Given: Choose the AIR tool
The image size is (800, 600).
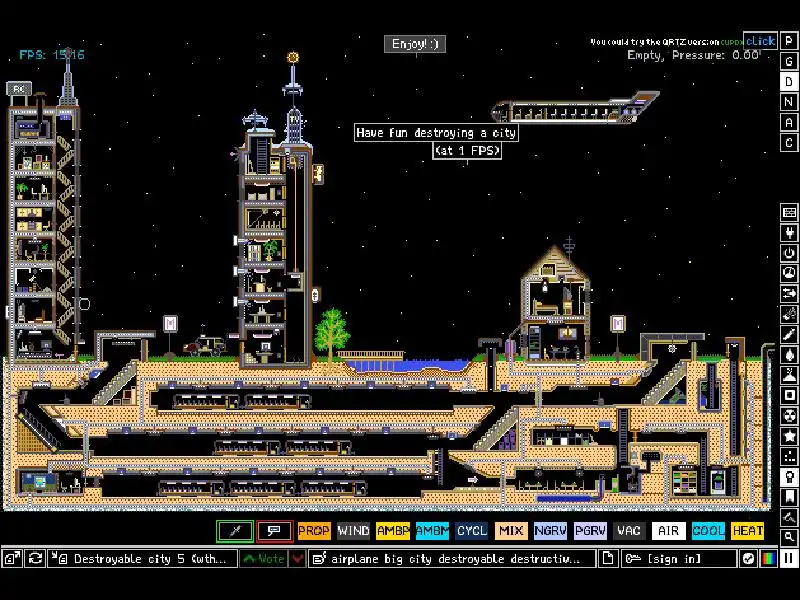Looking at the screenshot, I should coord(668,531).
